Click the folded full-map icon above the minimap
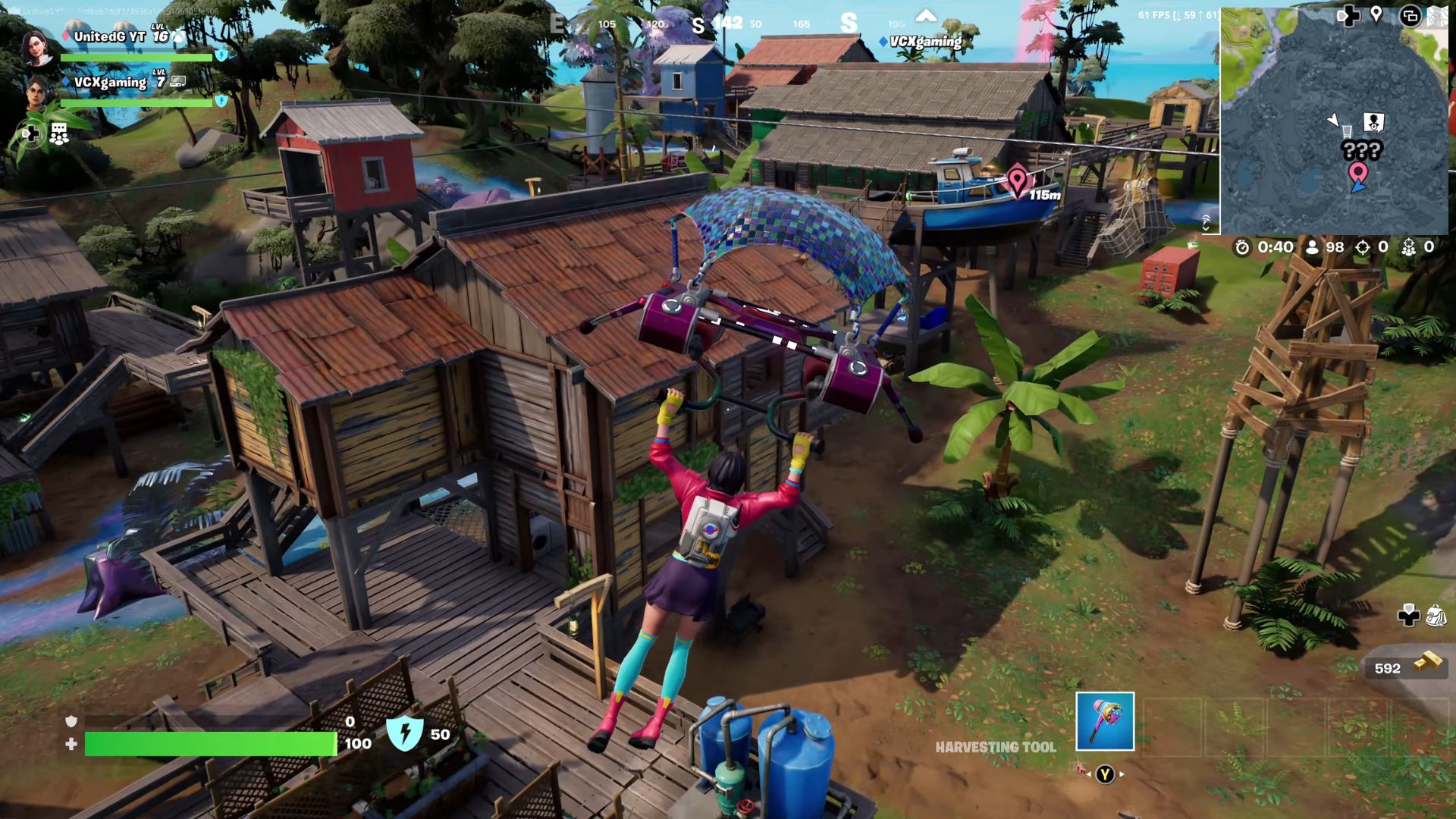The width and height of the screenshot is (1456, 819). [x=1436, y=16]
